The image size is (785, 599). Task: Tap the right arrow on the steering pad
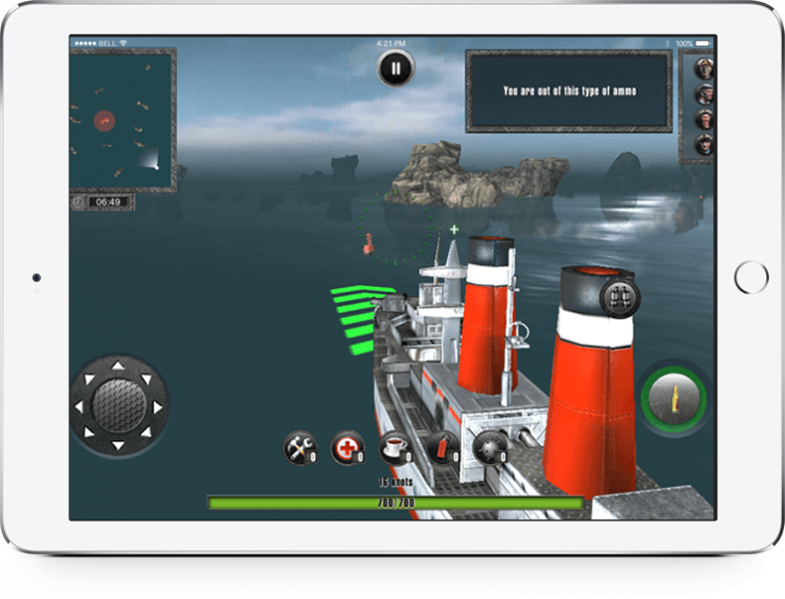click(157, 405)
